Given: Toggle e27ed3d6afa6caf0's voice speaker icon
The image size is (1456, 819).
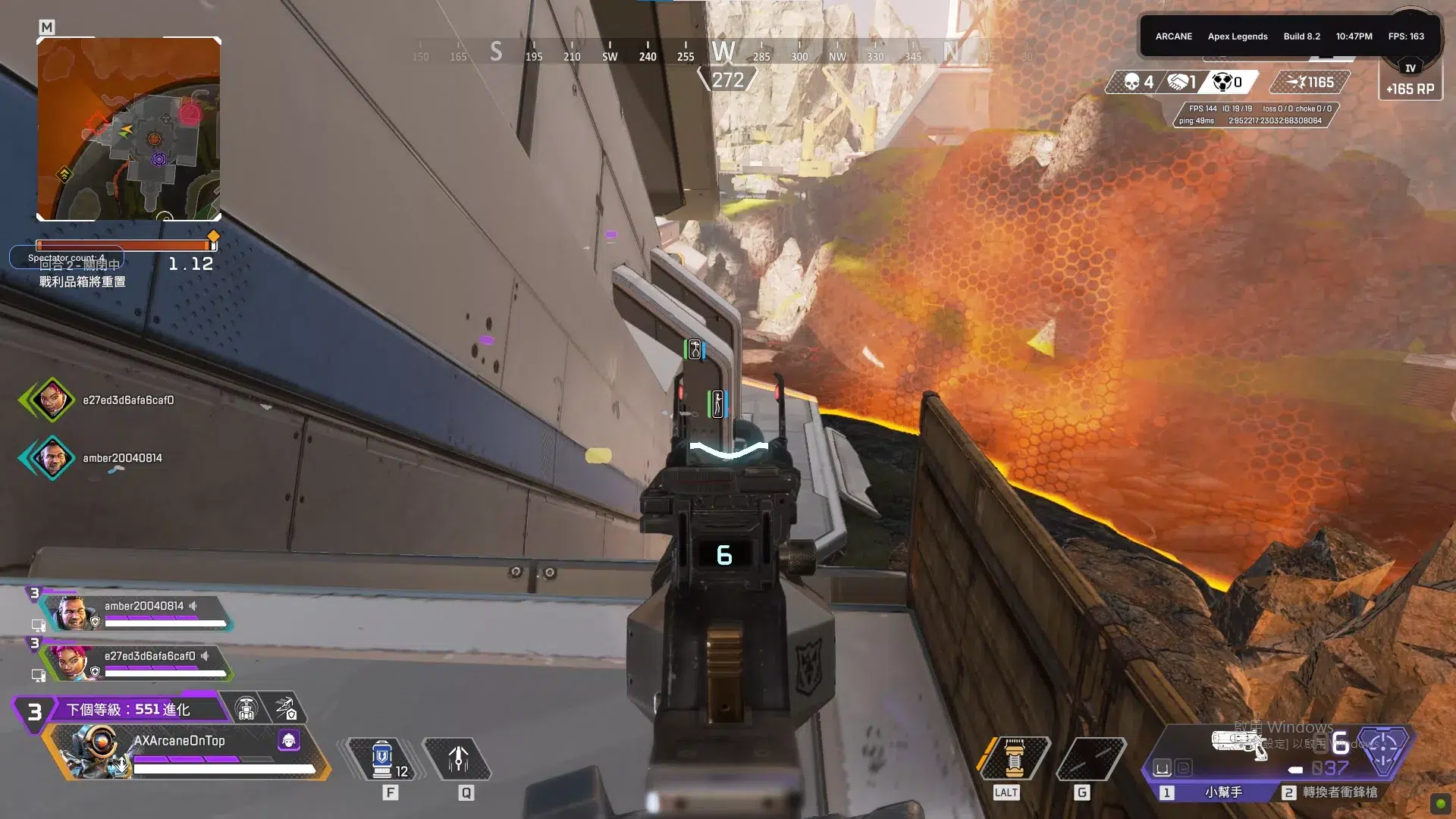Looking at the screenshot, I should coord(205,656).
